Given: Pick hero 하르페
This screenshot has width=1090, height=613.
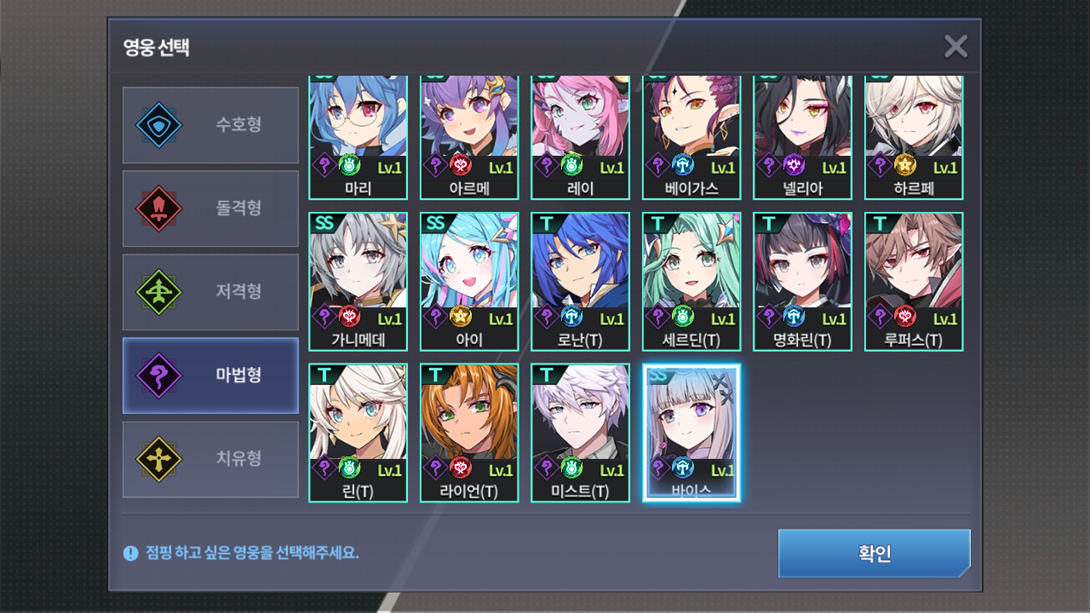Looking at the screenshot, I should pyautogui.click(x=913, y=135).
